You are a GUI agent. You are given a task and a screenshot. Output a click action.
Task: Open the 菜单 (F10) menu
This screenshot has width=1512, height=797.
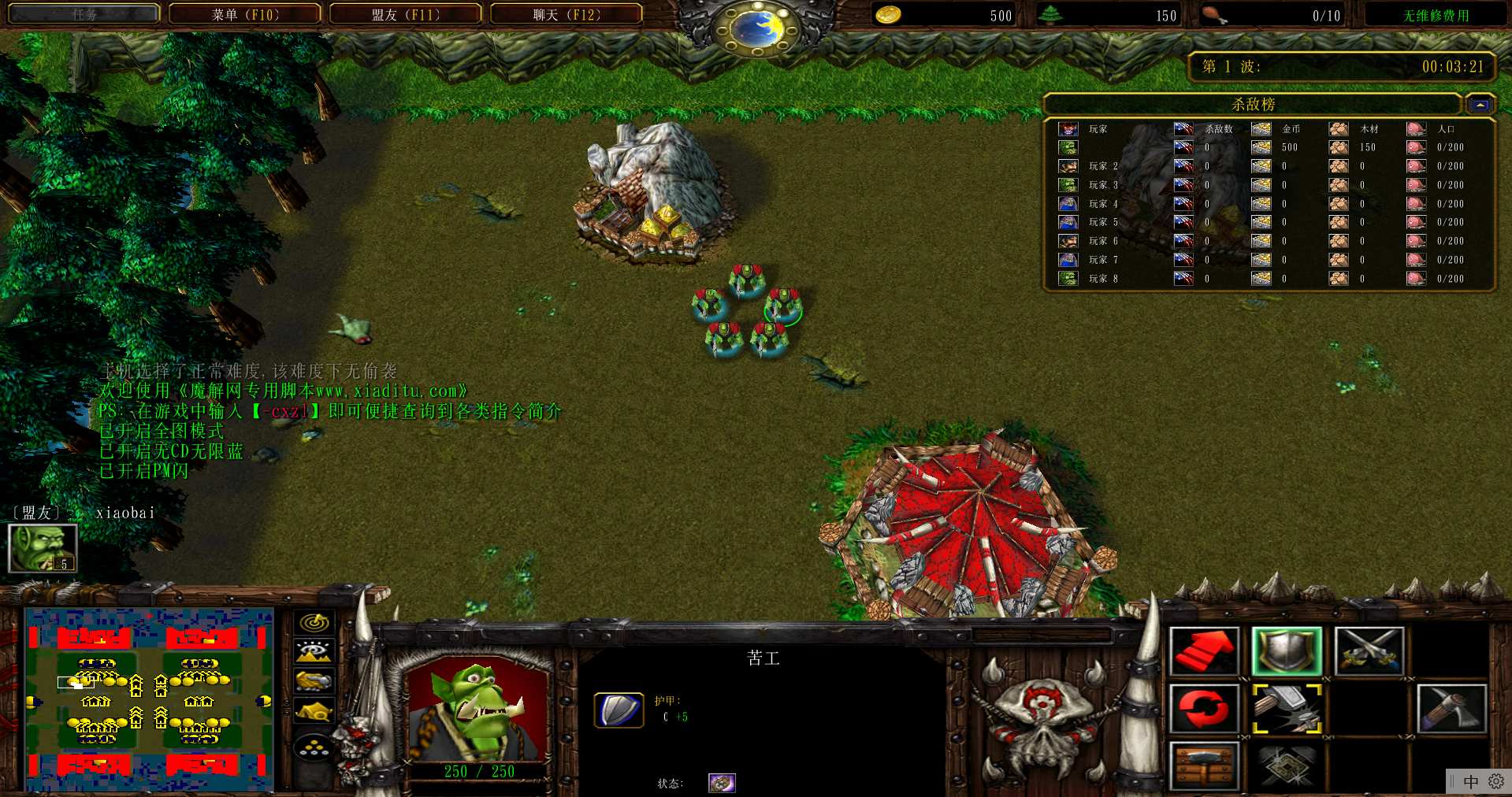coord(245,14)
